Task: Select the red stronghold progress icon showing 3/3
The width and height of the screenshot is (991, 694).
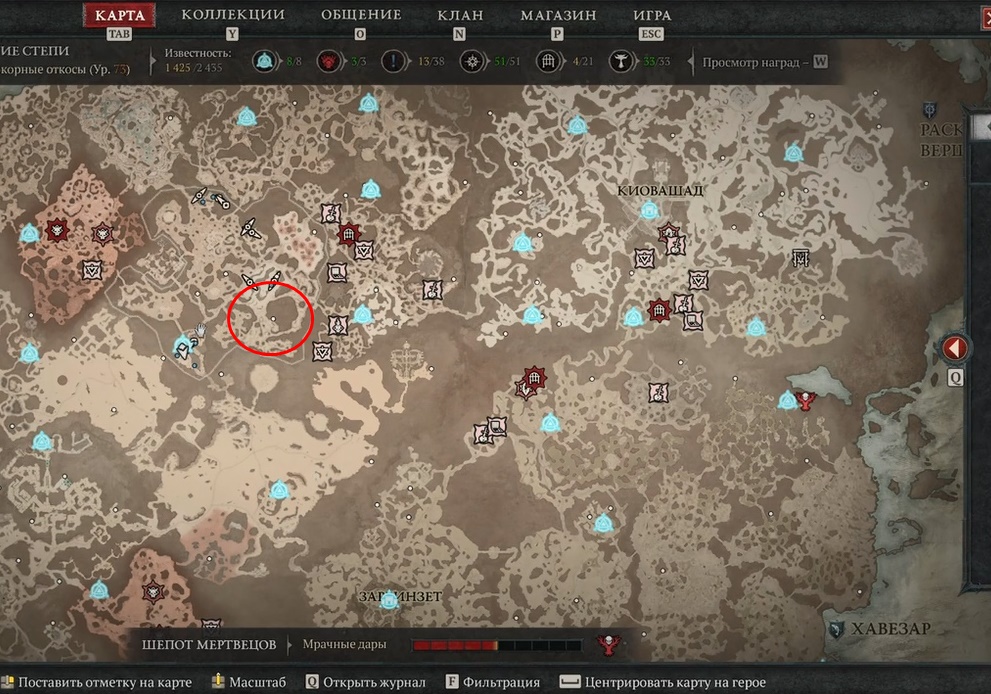Action: [x=328, y=62]
